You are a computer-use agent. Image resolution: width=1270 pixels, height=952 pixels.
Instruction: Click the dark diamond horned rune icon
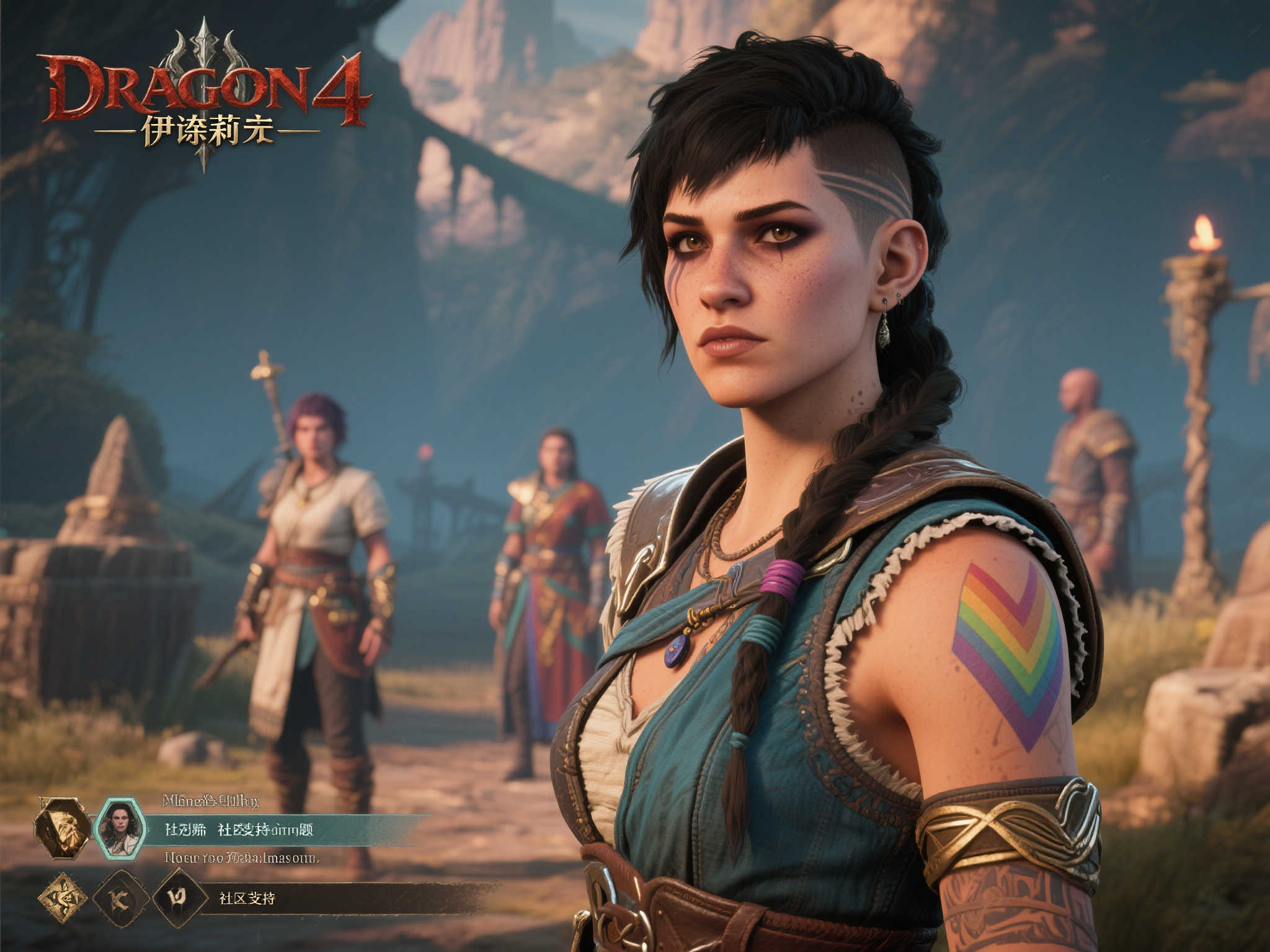(179, 897)
